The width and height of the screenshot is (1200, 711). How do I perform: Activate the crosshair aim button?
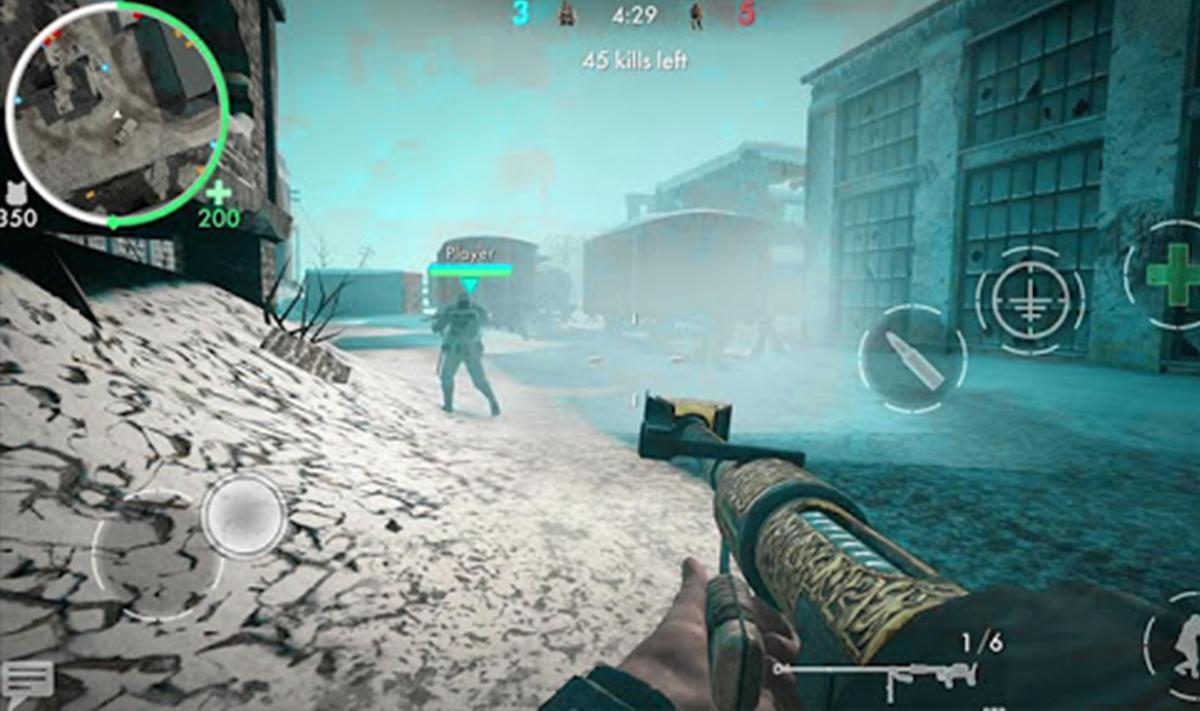click(x=1030, y=298)
